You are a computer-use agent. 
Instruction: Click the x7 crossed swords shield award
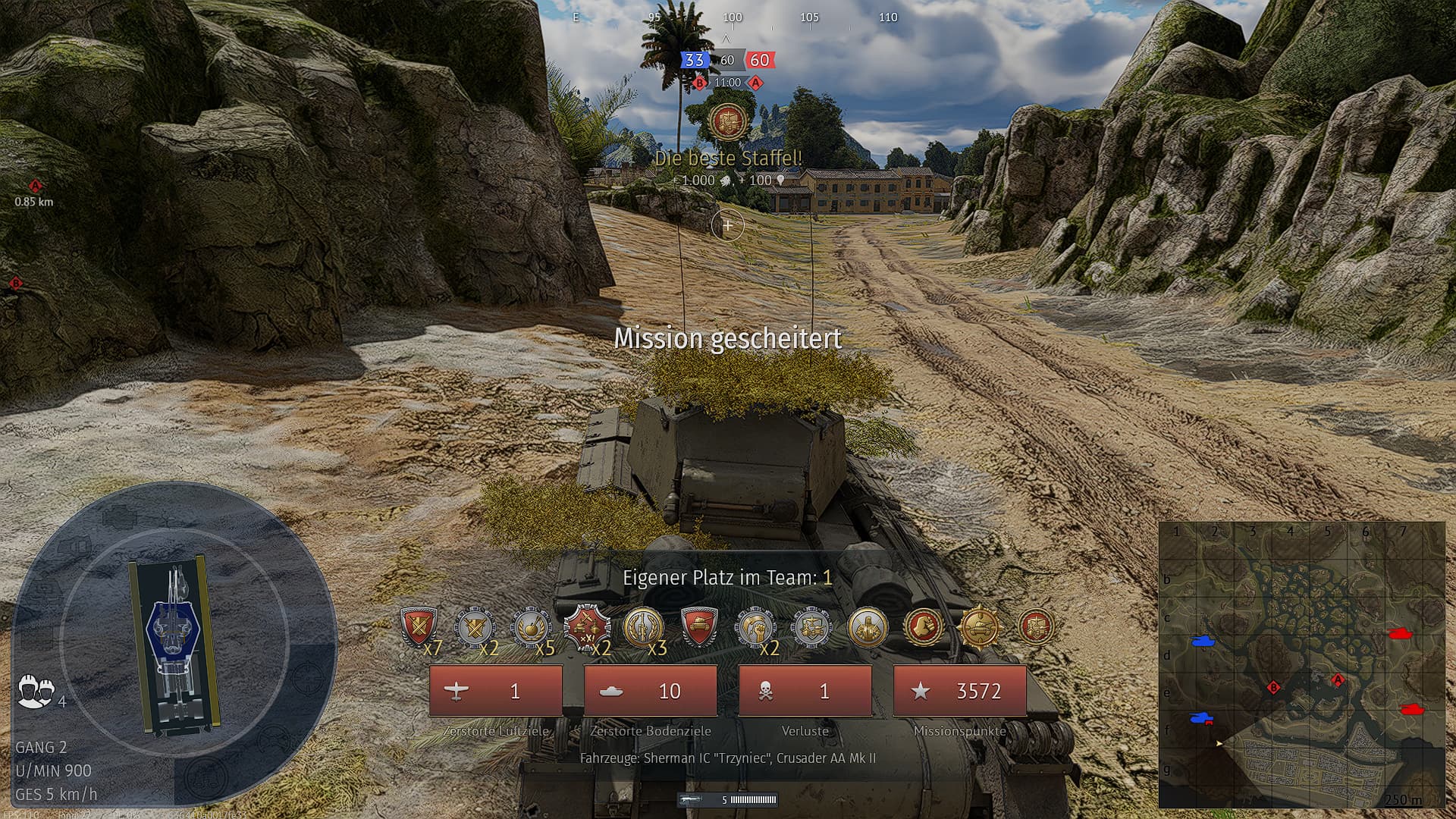coord(418,627)
